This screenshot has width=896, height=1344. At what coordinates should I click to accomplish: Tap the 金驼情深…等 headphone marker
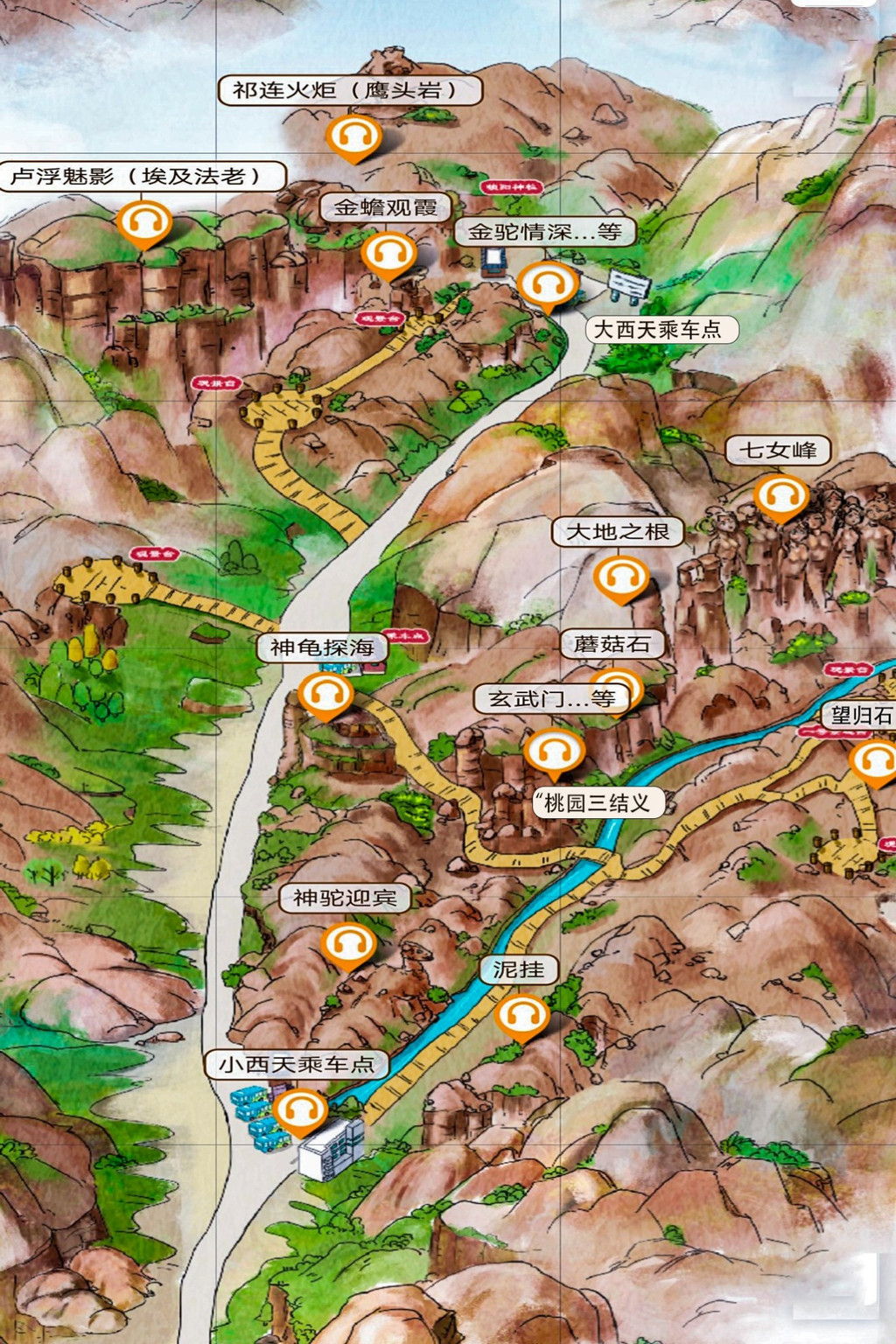point(548,284)
